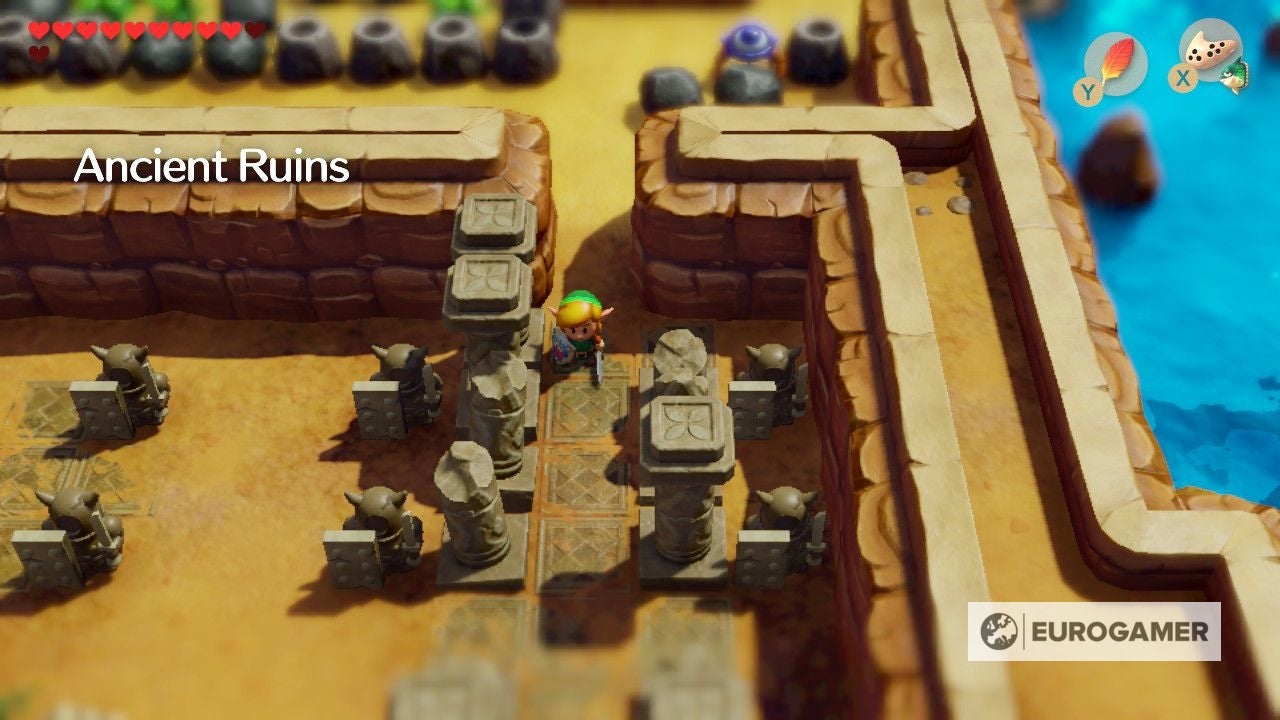Image resolution: width=1280 pixels, height=720 pixels.
Task: Click the Ancient Ruins location text
Action: click(x=213, y=168)
